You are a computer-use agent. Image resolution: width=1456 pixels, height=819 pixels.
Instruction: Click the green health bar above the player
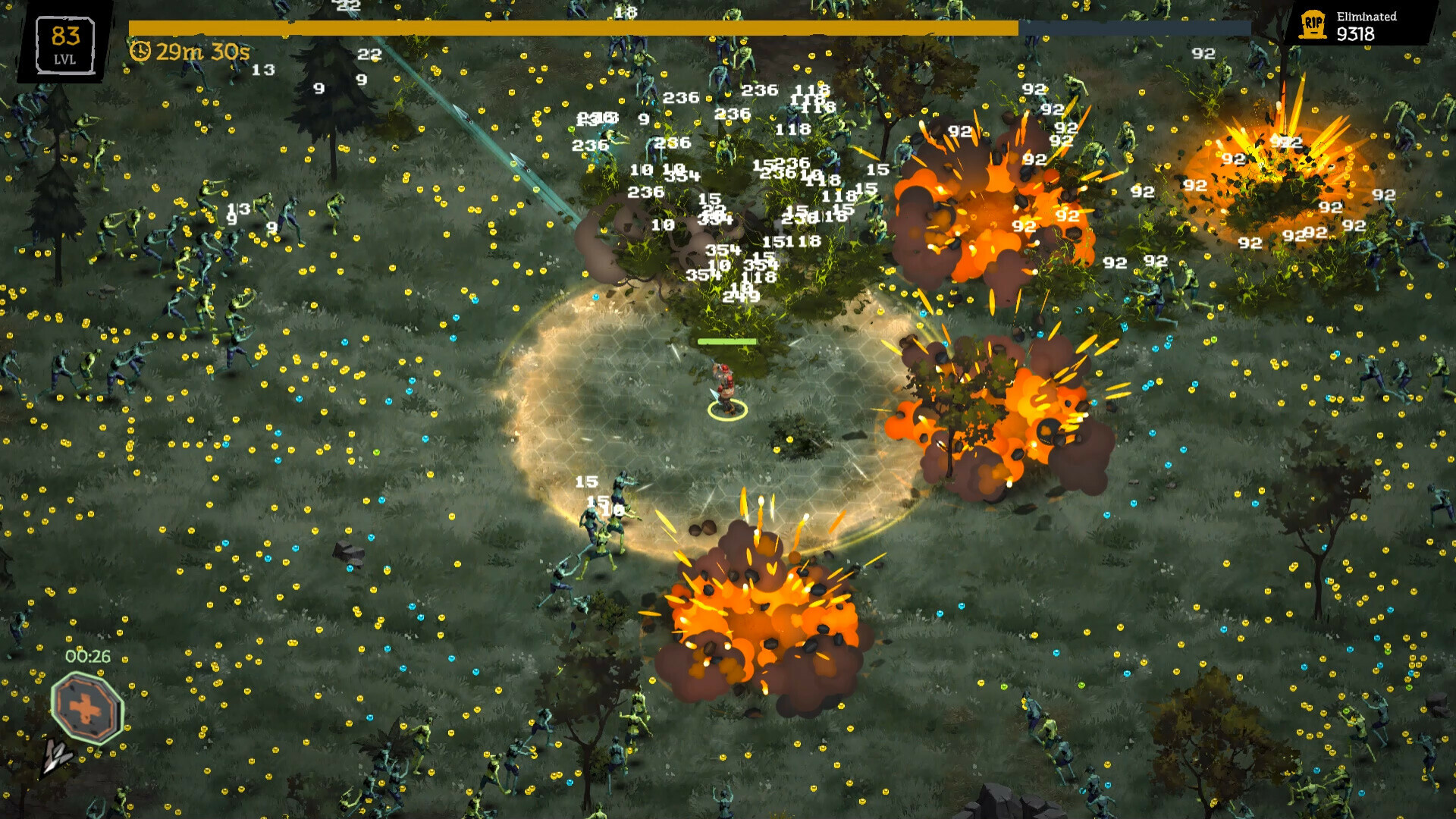(726, 341)
